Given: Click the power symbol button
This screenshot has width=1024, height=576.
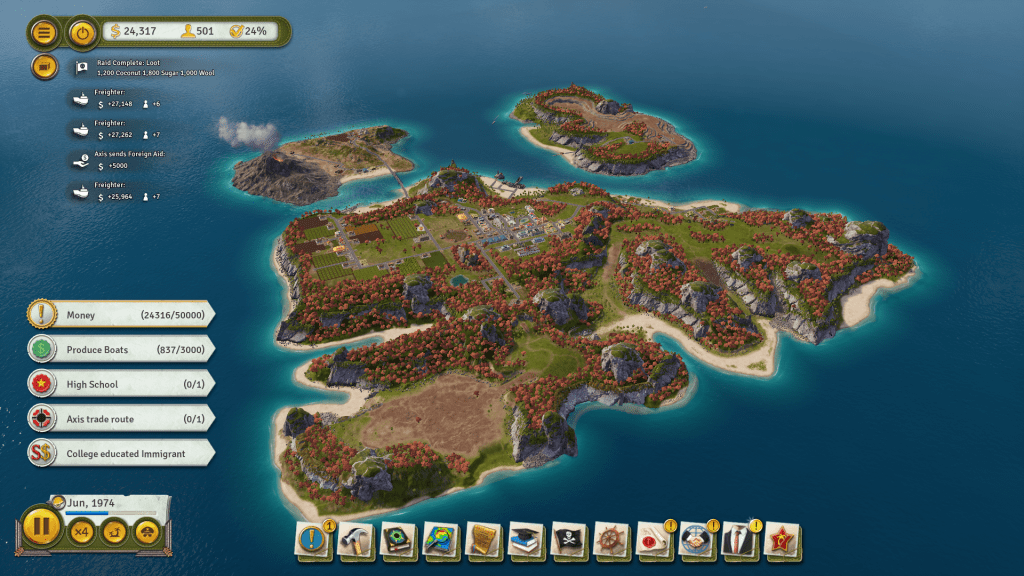Looking at the screenshot, I should 82,33.
